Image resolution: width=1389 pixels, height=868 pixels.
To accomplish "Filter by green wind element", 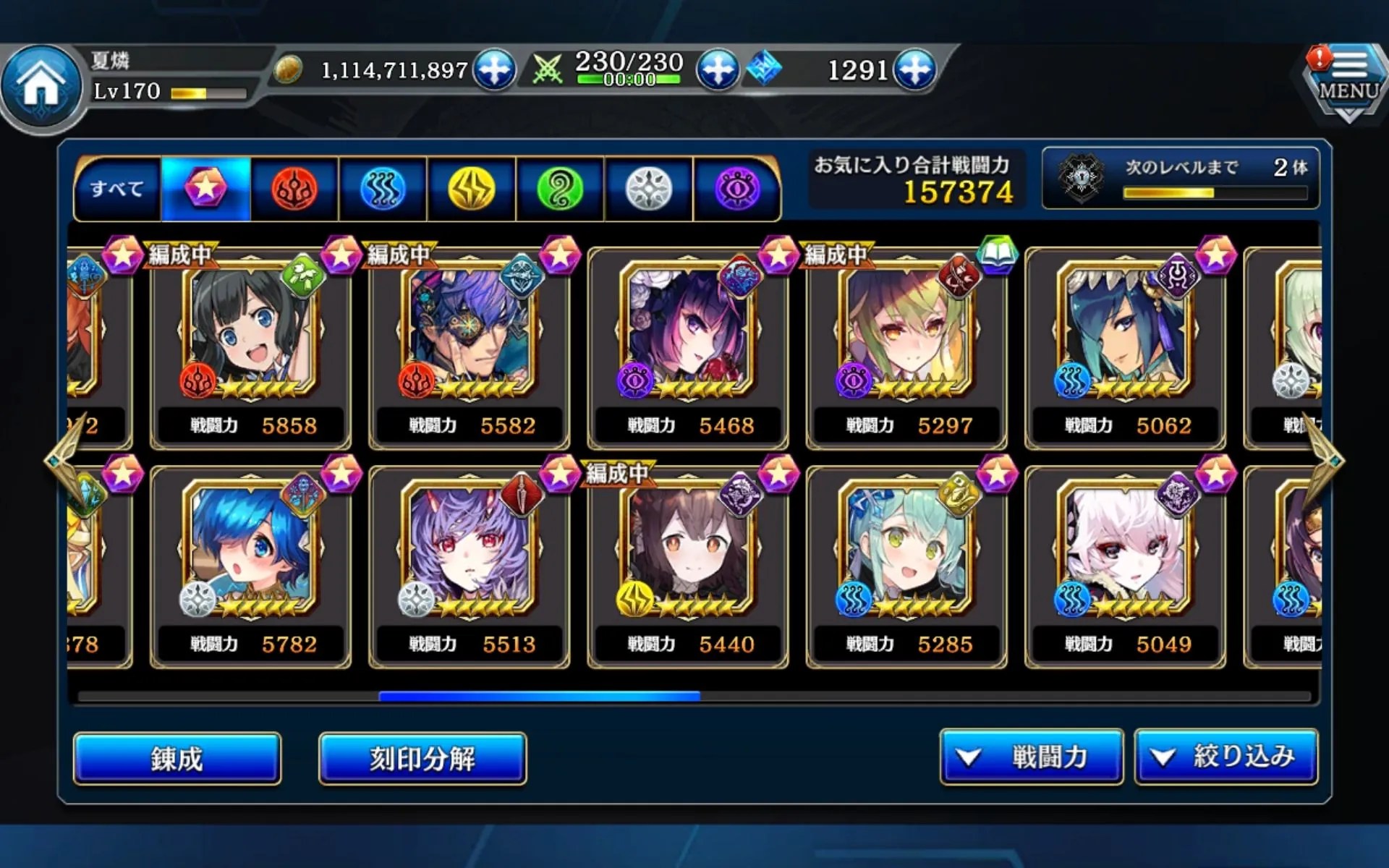I will 560,190.
